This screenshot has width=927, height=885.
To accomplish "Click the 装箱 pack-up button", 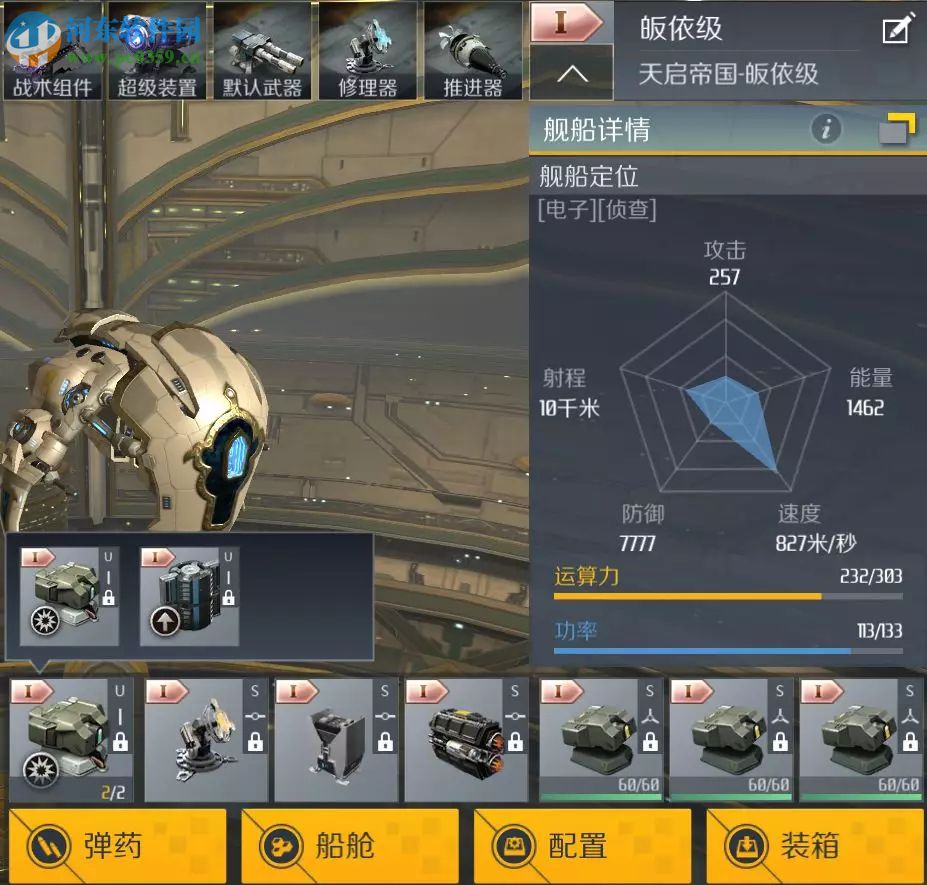I will 814,846.
